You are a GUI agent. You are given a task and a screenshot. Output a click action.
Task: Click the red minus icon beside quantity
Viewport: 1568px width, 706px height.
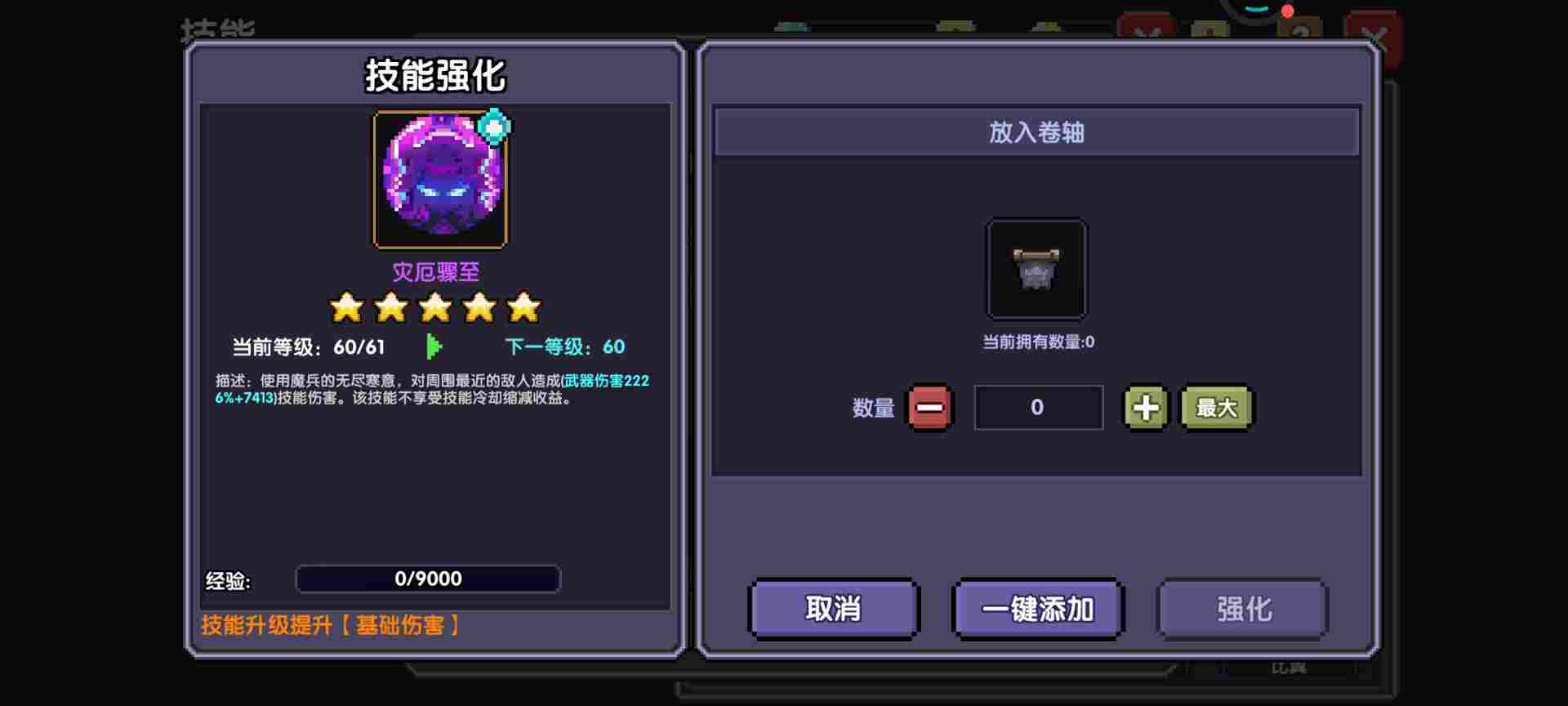pos(932,407)
